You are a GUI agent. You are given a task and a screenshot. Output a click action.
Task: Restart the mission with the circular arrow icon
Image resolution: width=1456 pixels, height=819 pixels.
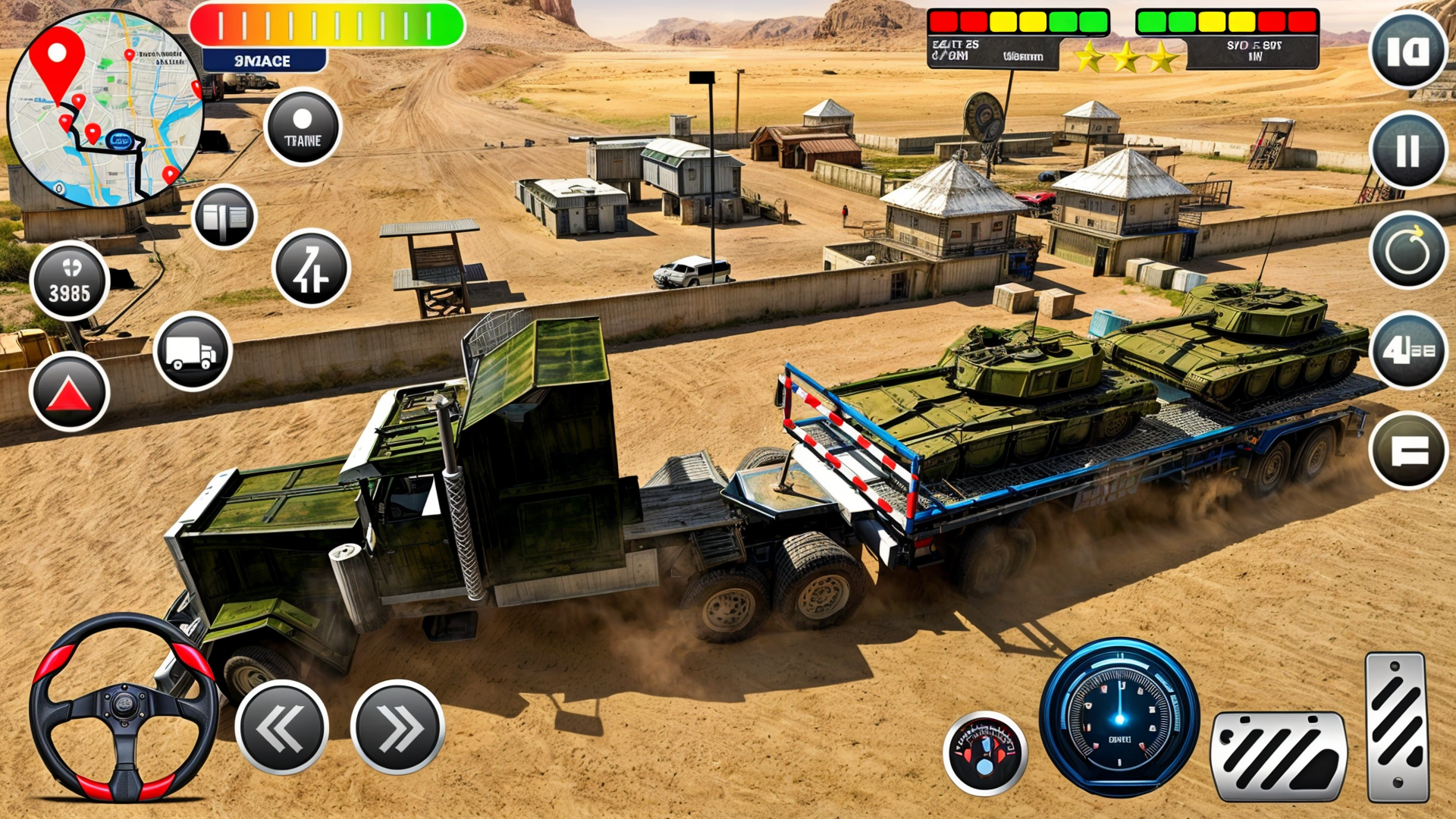click(1409, 250)
